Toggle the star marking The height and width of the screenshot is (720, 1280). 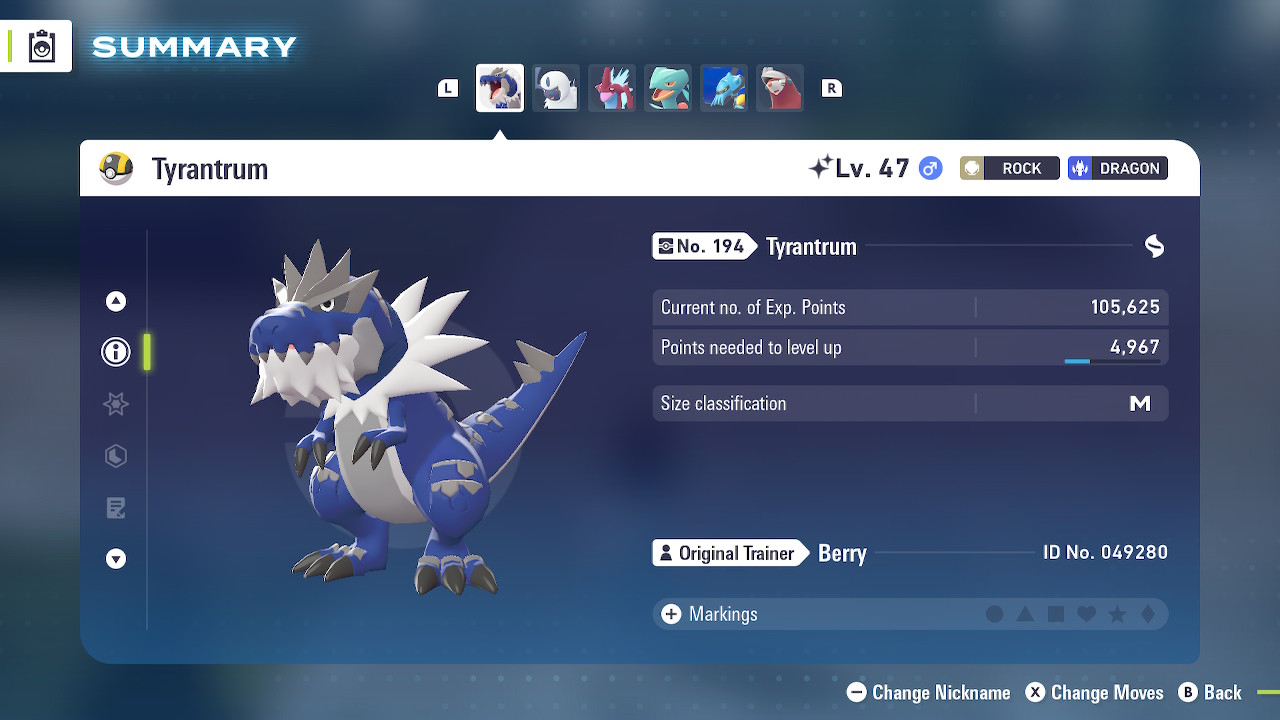tap(1117, 614)
